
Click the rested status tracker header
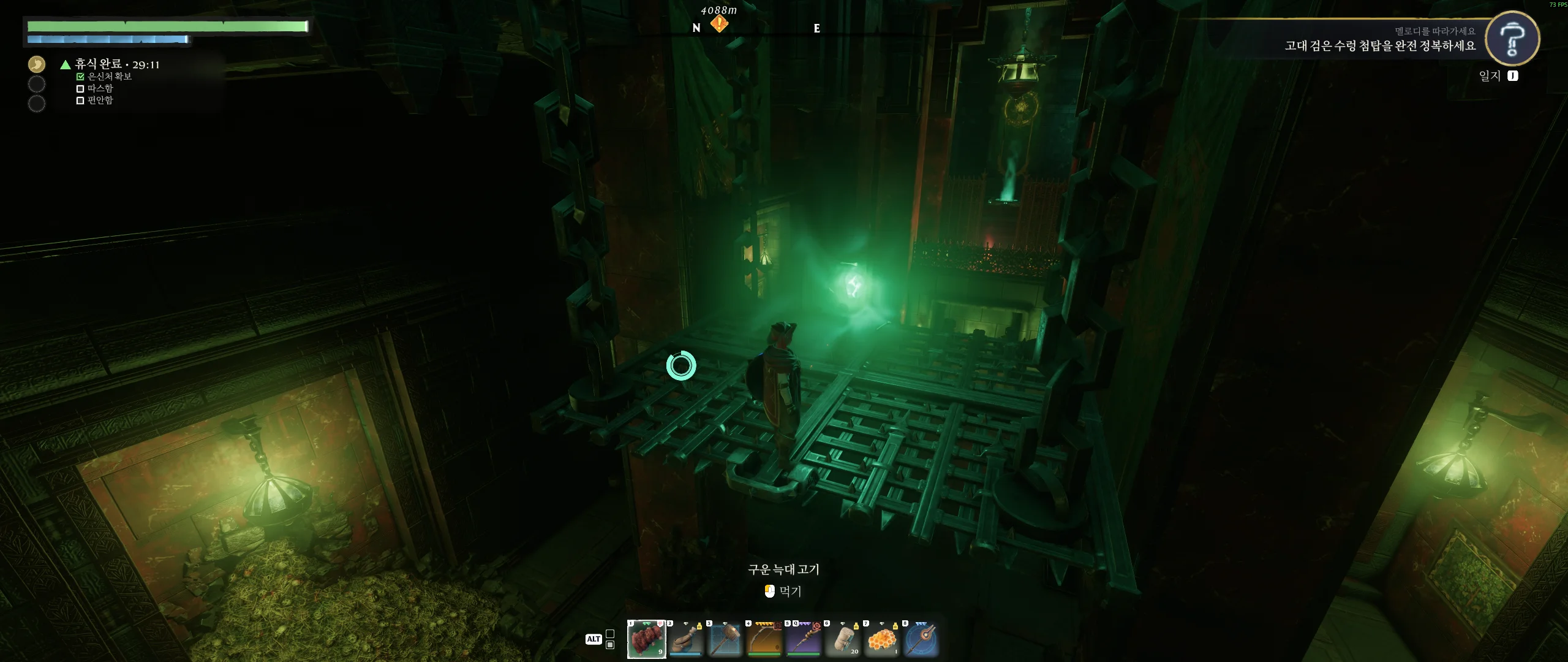click(116, 64)
